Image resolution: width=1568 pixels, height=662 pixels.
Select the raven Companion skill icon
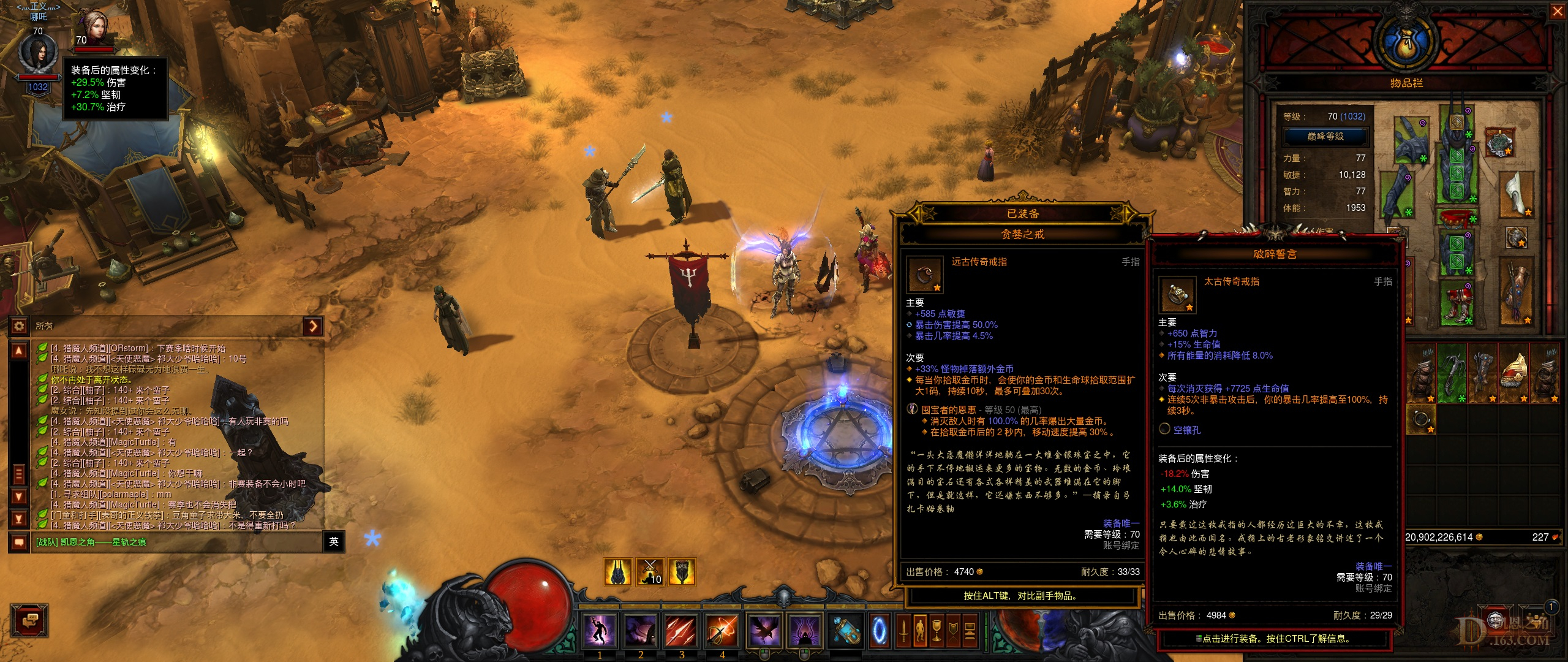764,630
